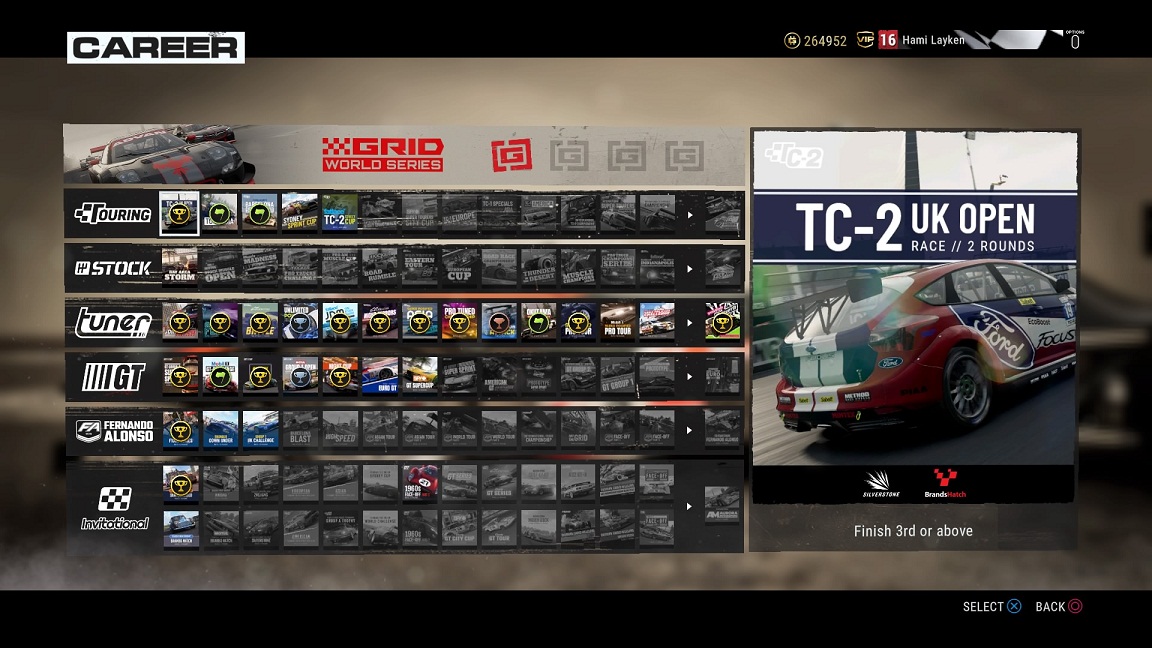Select the Fernando Alonso category label
The width and height of the screenshot is (1152, 648).
click(113, 430)
